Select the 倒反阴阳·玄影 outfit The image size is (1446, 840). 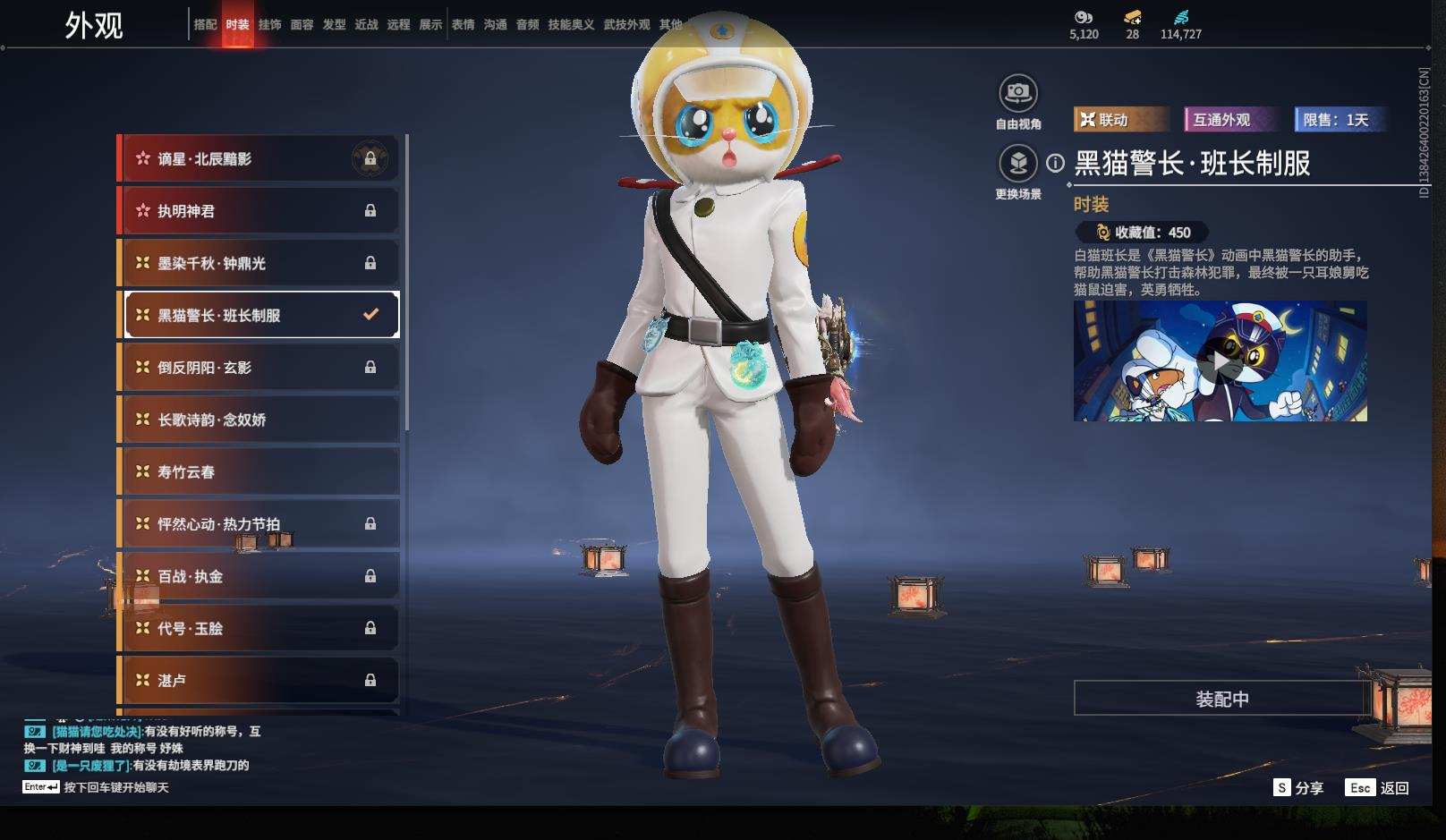pos(259,368)
